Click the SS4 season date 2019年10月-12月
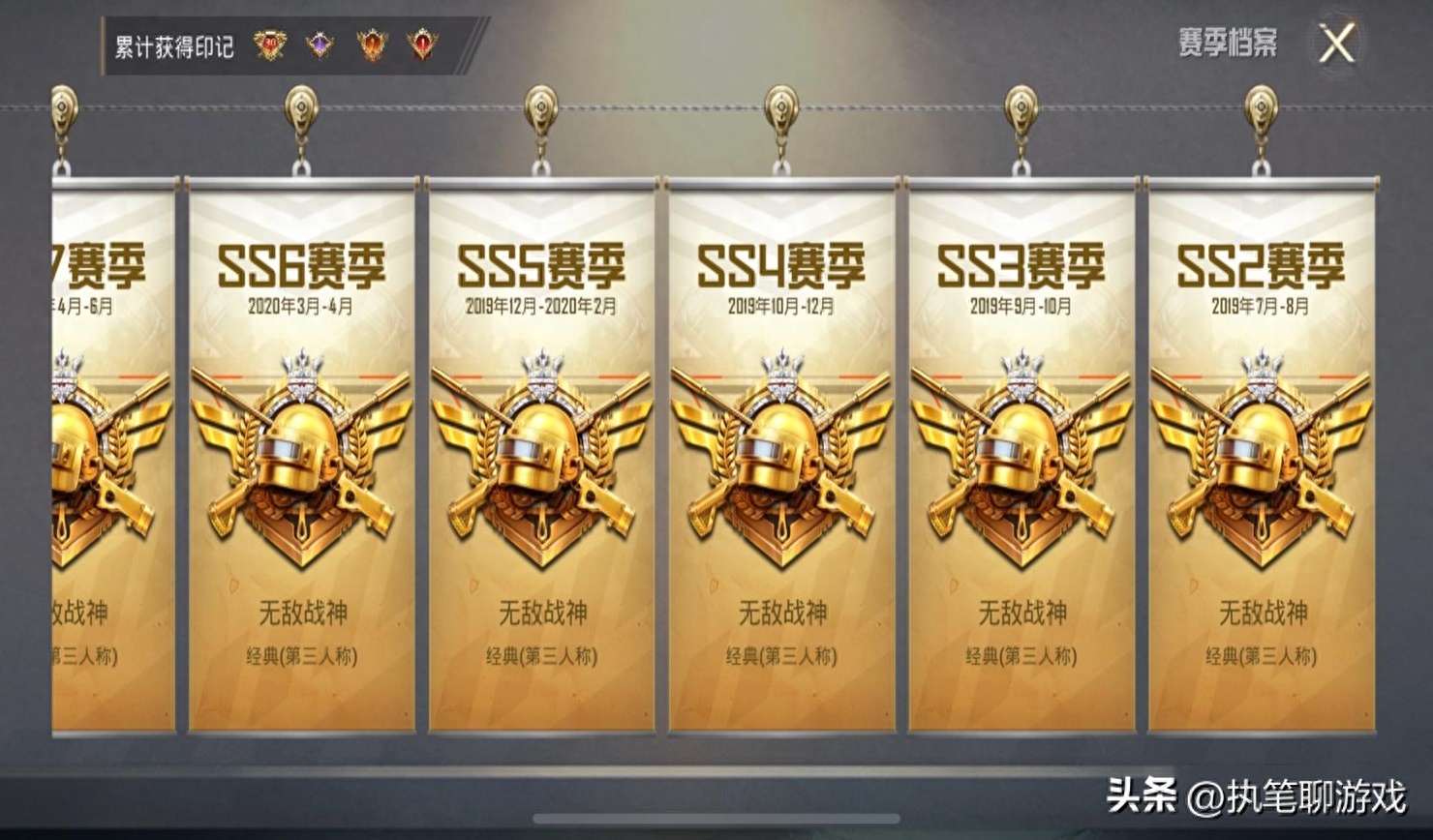 click(x=782, y=304)
